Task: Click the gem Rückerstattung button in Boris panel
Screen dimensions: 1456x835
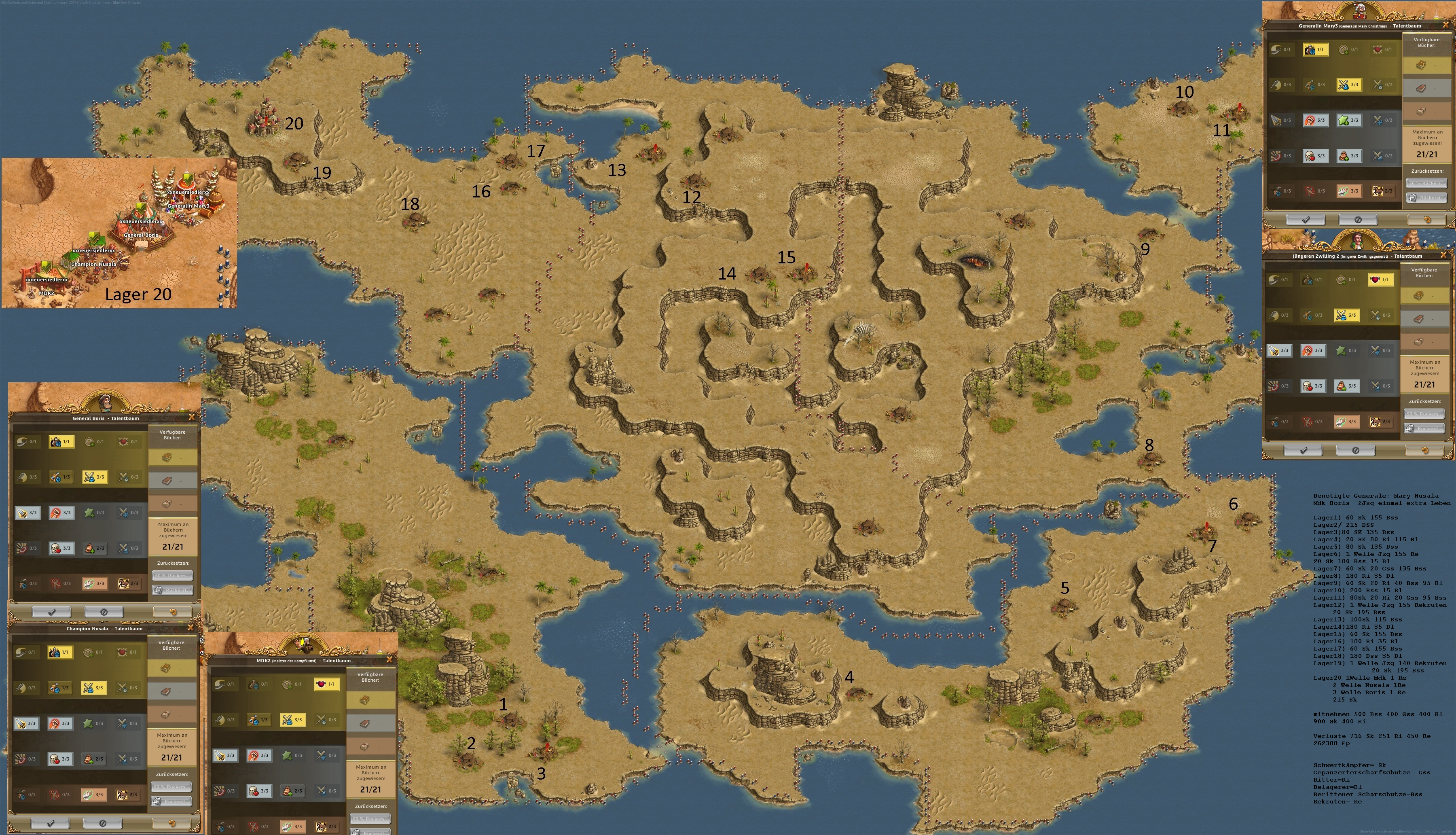Action: [x=173, y=590]
